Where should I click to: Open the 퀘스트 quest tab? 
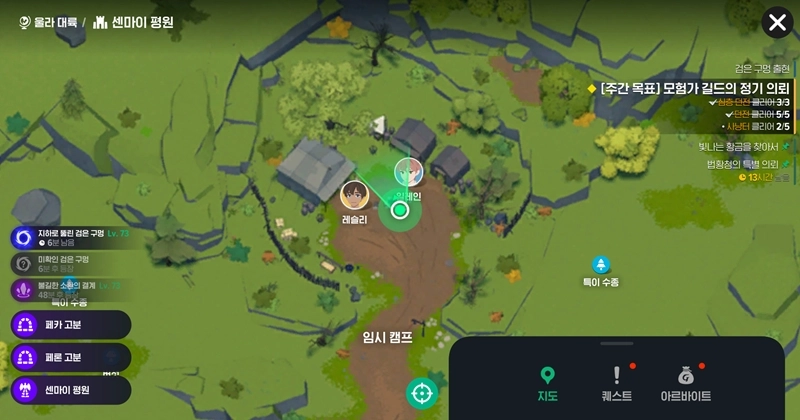[618, 385]
